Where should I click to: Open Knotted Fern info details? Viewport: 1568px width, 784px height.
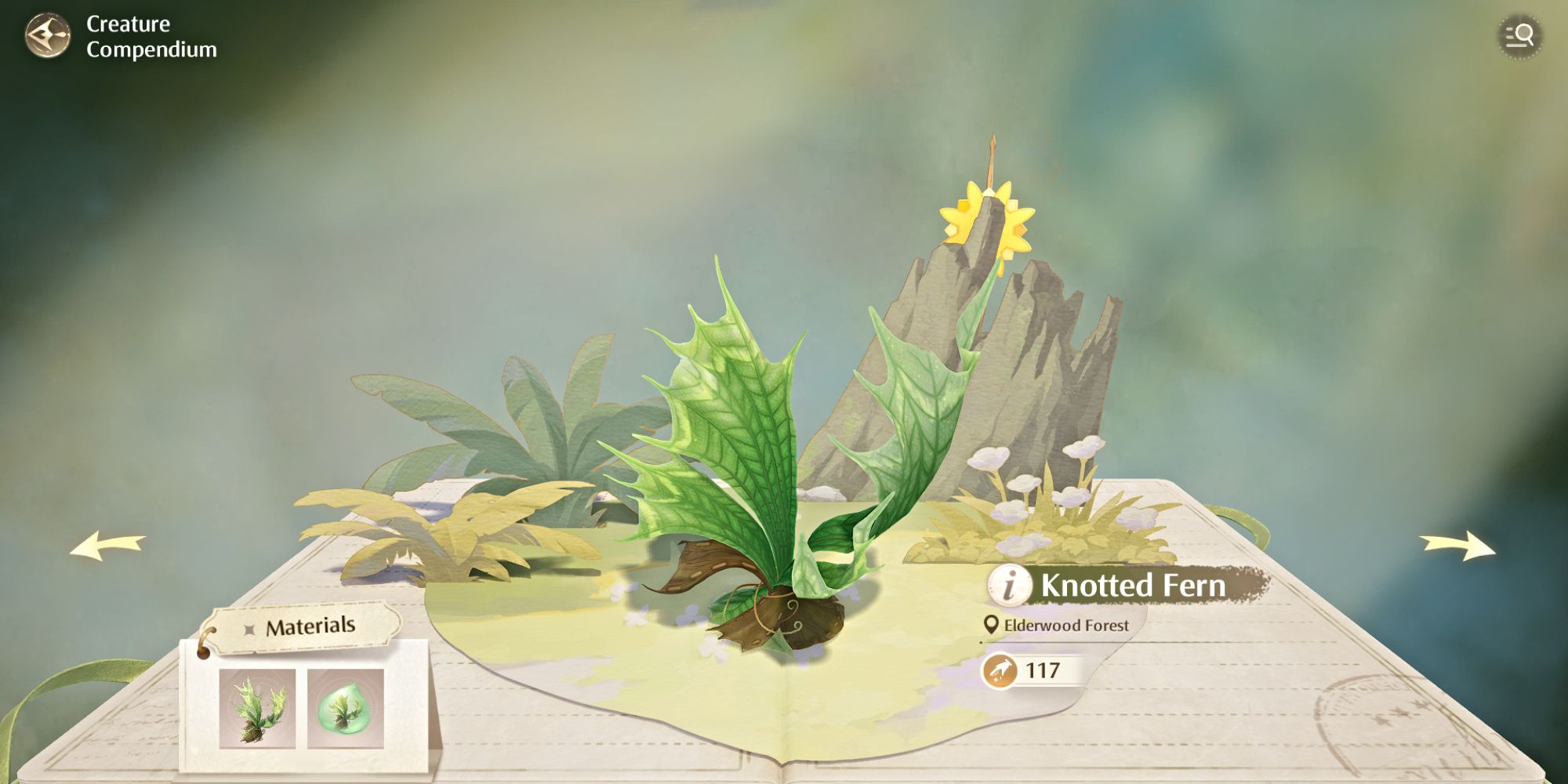[1009, 586]
